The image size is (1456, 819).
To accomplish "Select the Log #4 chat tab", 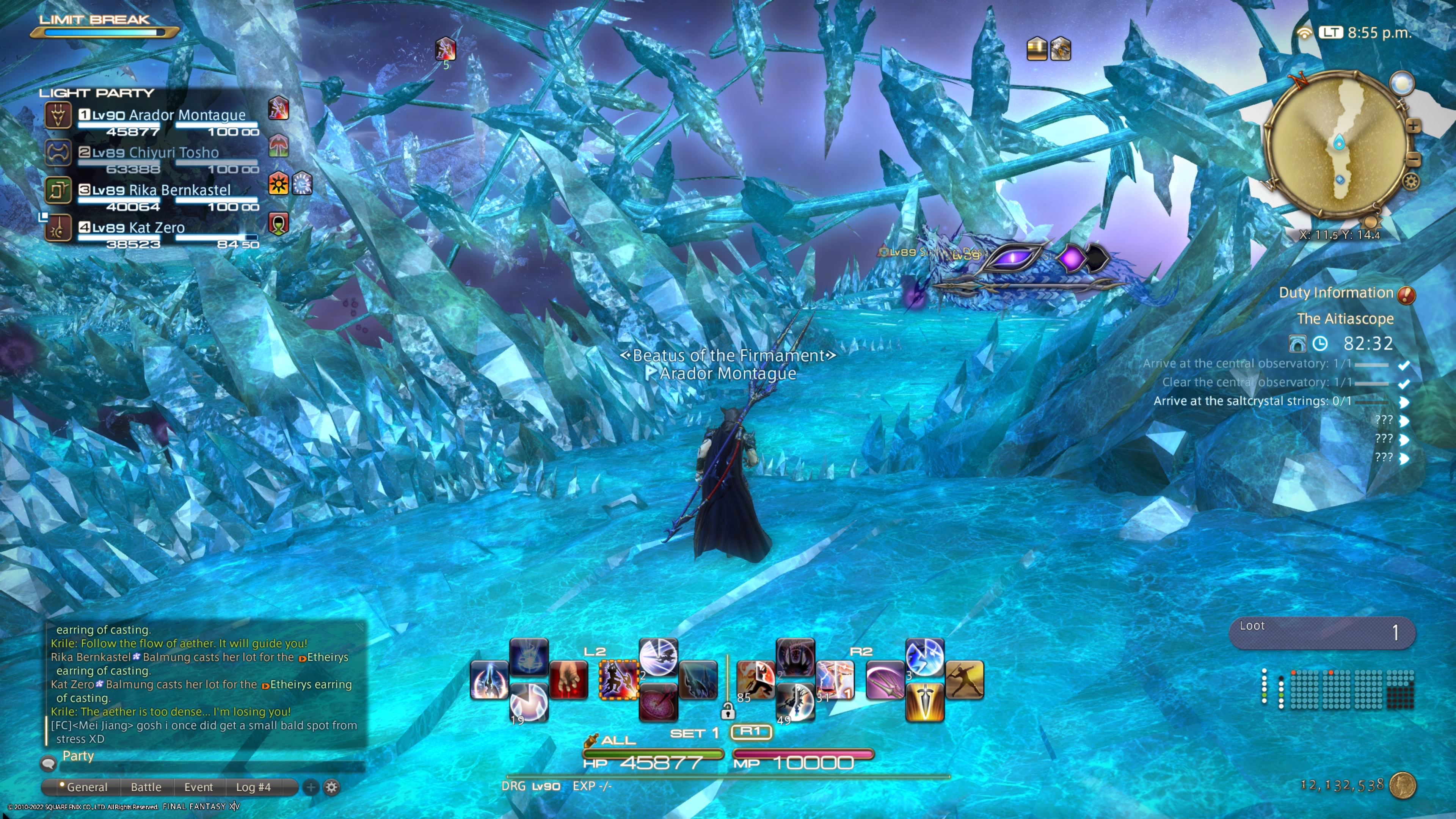I will [x=253, y=787].
